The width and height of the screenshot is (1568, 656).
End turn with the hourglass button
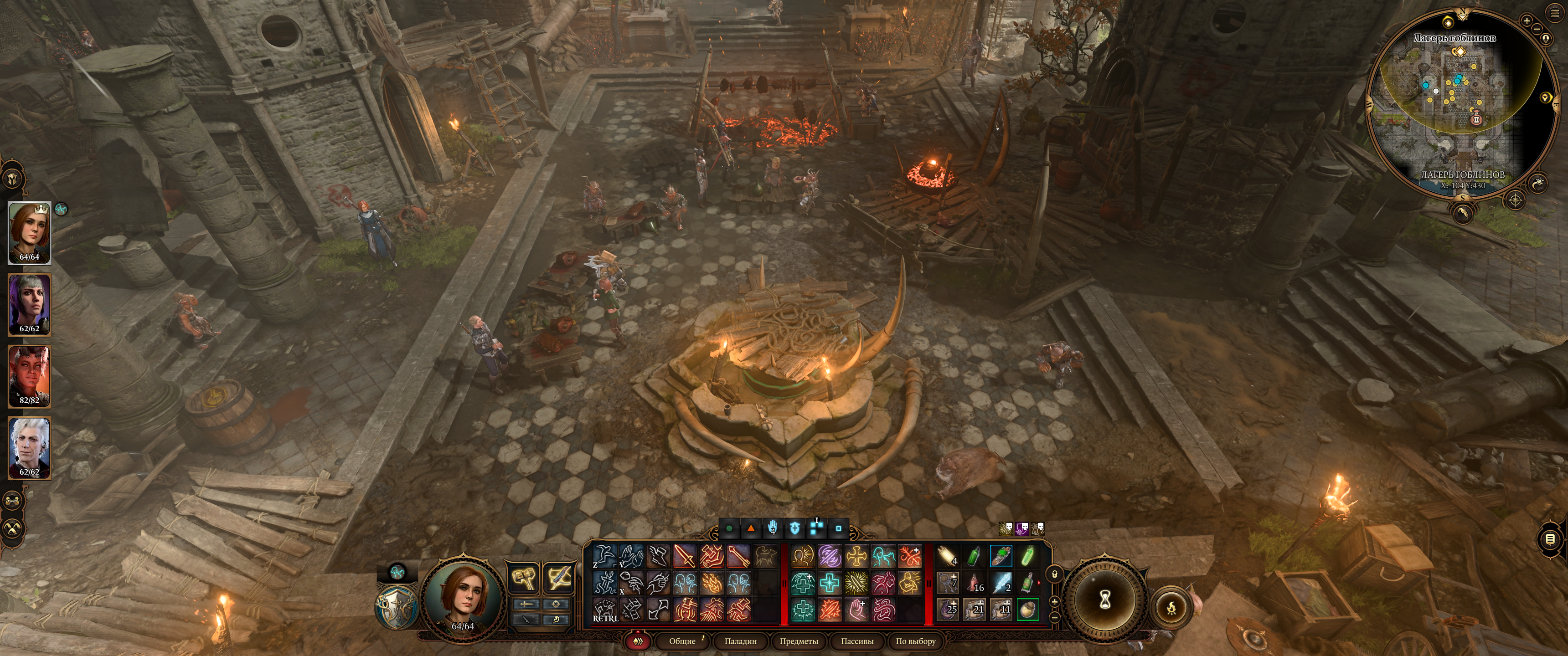click(x=1105, y=600)
